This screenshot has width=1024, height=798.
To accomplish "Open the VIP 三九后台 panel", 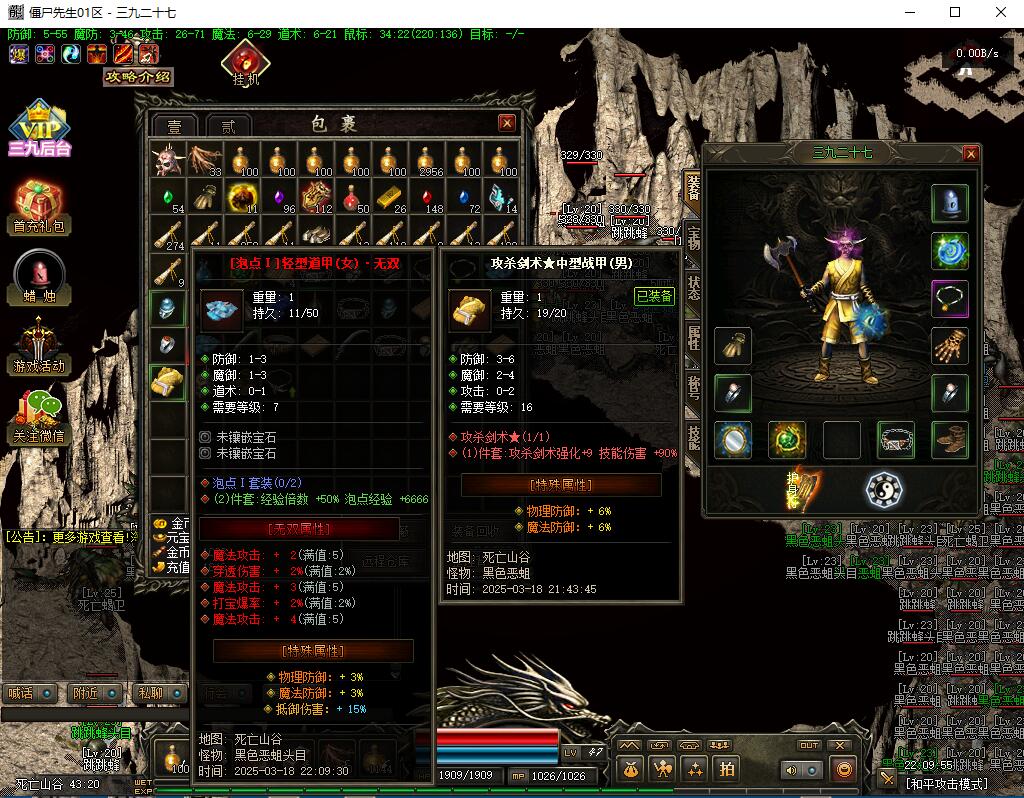I will [x=40, y=130].
